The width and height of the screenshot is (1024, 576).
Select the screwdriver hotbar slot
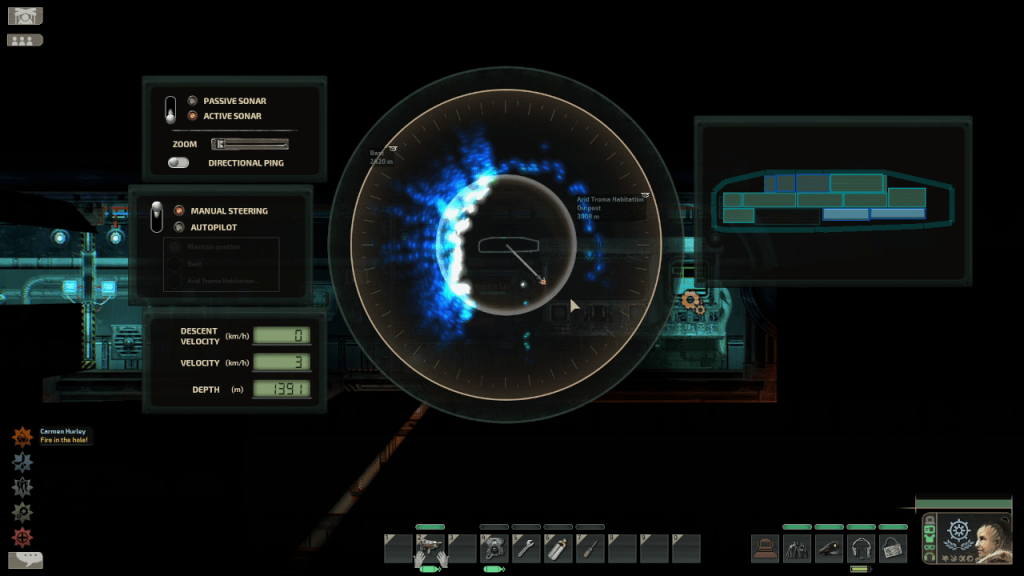tap(590, 548)
